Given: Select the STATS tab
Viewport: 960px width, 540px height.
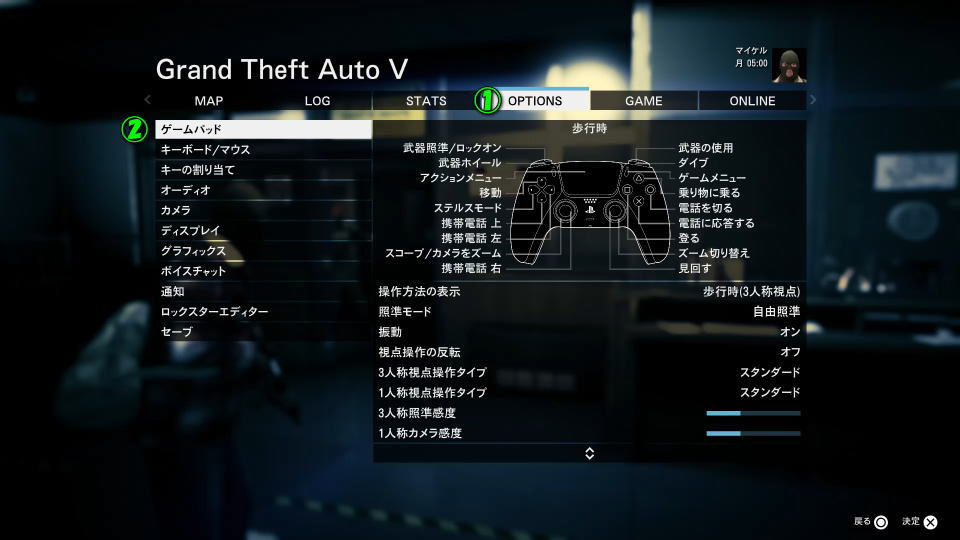Looking at the screenshot, I should pyautogui.click(x=426, y=100).
